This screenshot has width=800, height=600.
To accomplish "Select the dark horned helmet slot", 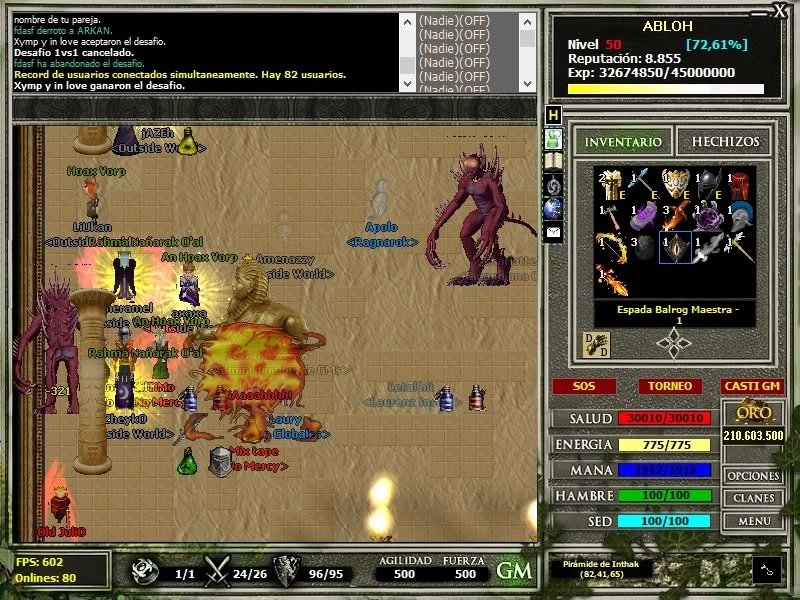I will pyautogui.click(x=708, y=183).
